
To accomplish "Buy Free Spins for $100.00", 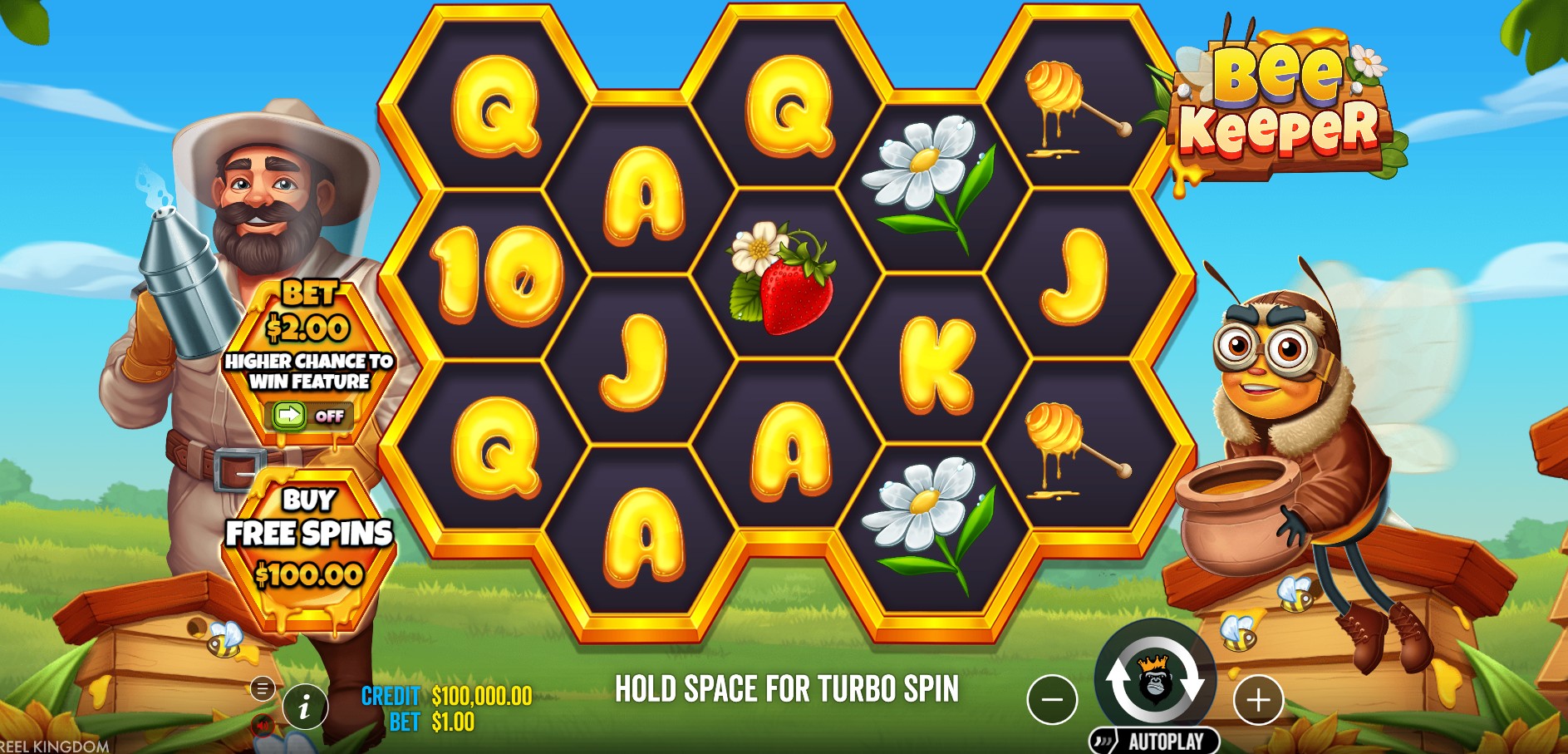I will coord(309,539).
